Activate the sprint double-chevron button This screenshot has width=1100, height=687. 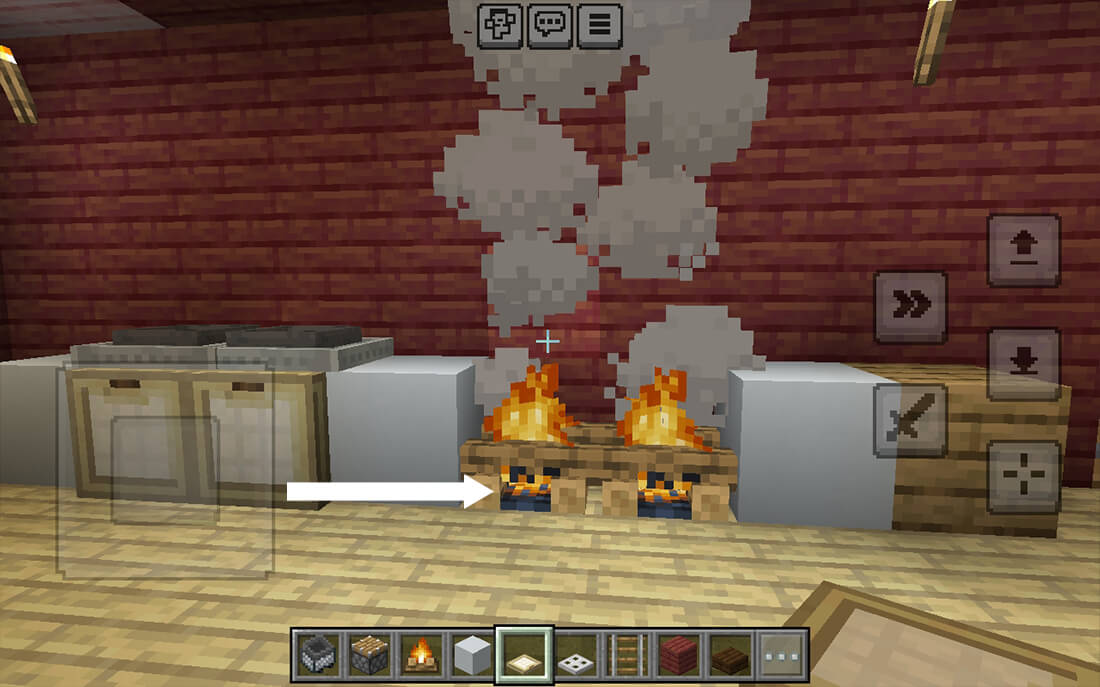[910, 307]
